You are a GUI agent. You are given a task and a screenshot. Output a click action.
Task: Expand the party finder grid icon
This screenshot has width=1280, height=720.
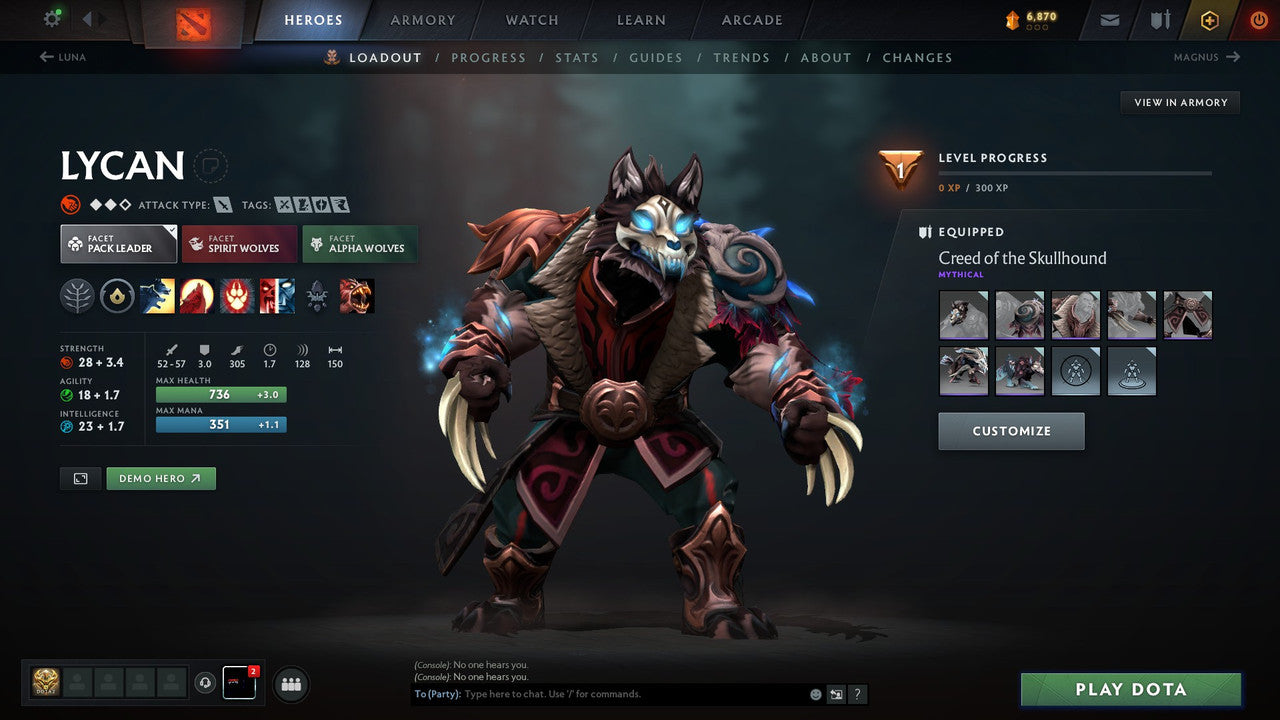290,684
